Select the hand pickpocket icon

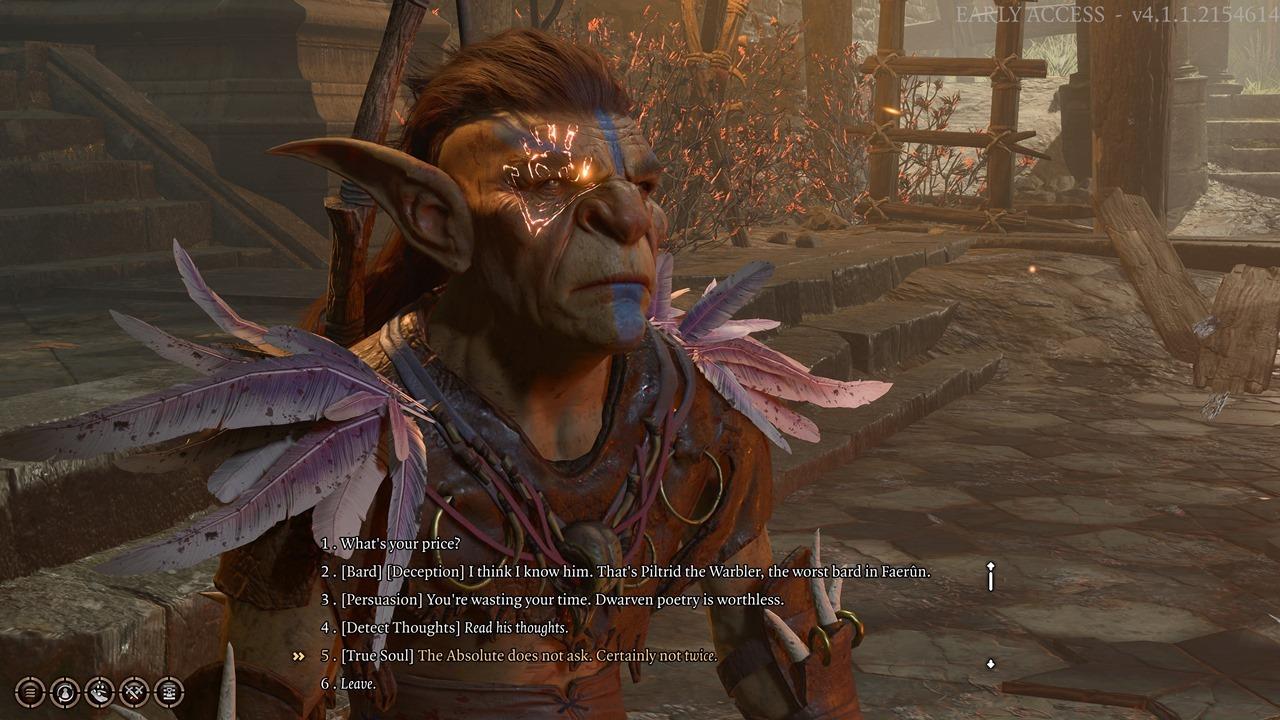pos(100,690)
